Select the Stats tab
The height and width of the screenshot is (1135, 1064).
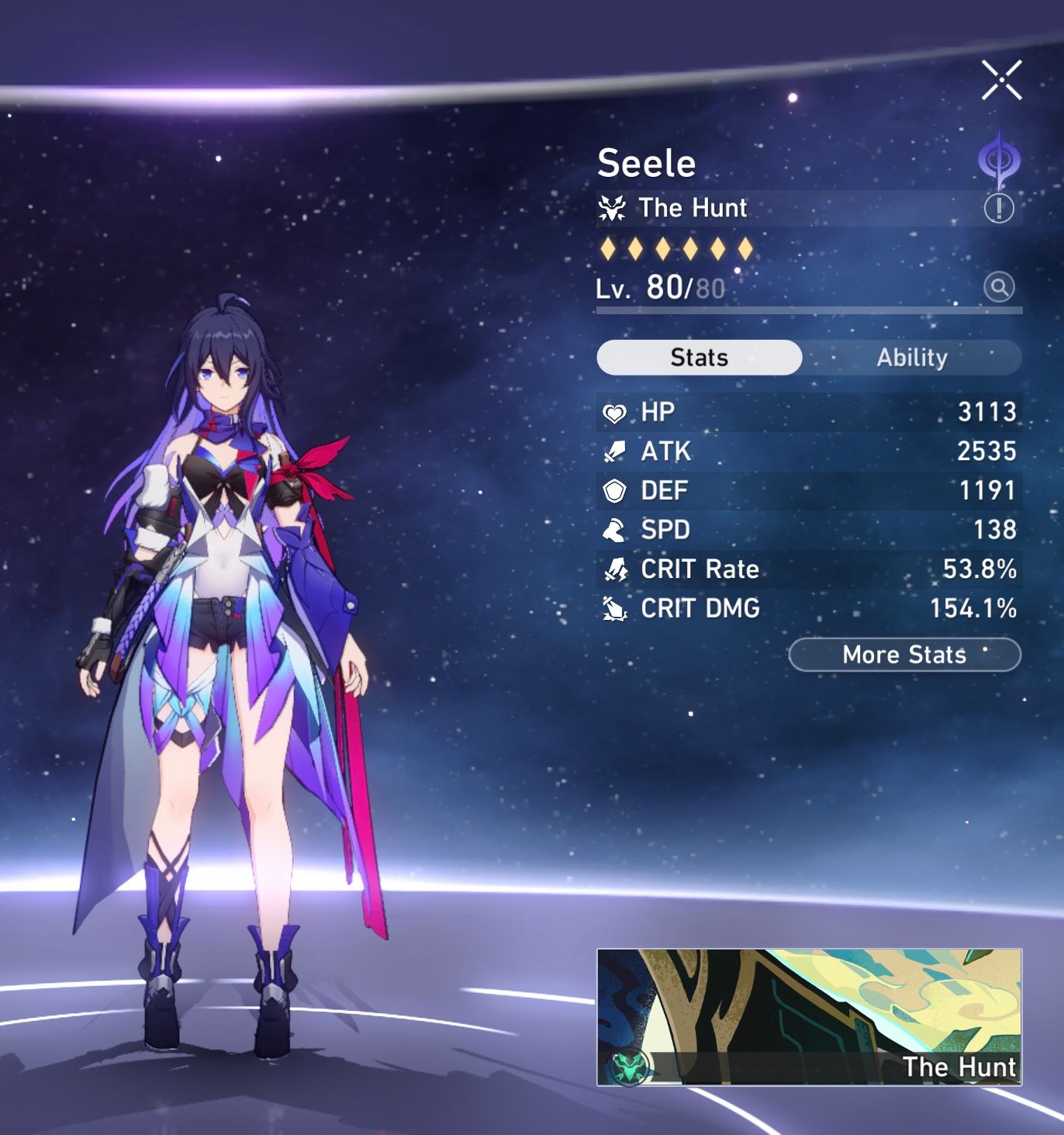[x=697, y=357]
